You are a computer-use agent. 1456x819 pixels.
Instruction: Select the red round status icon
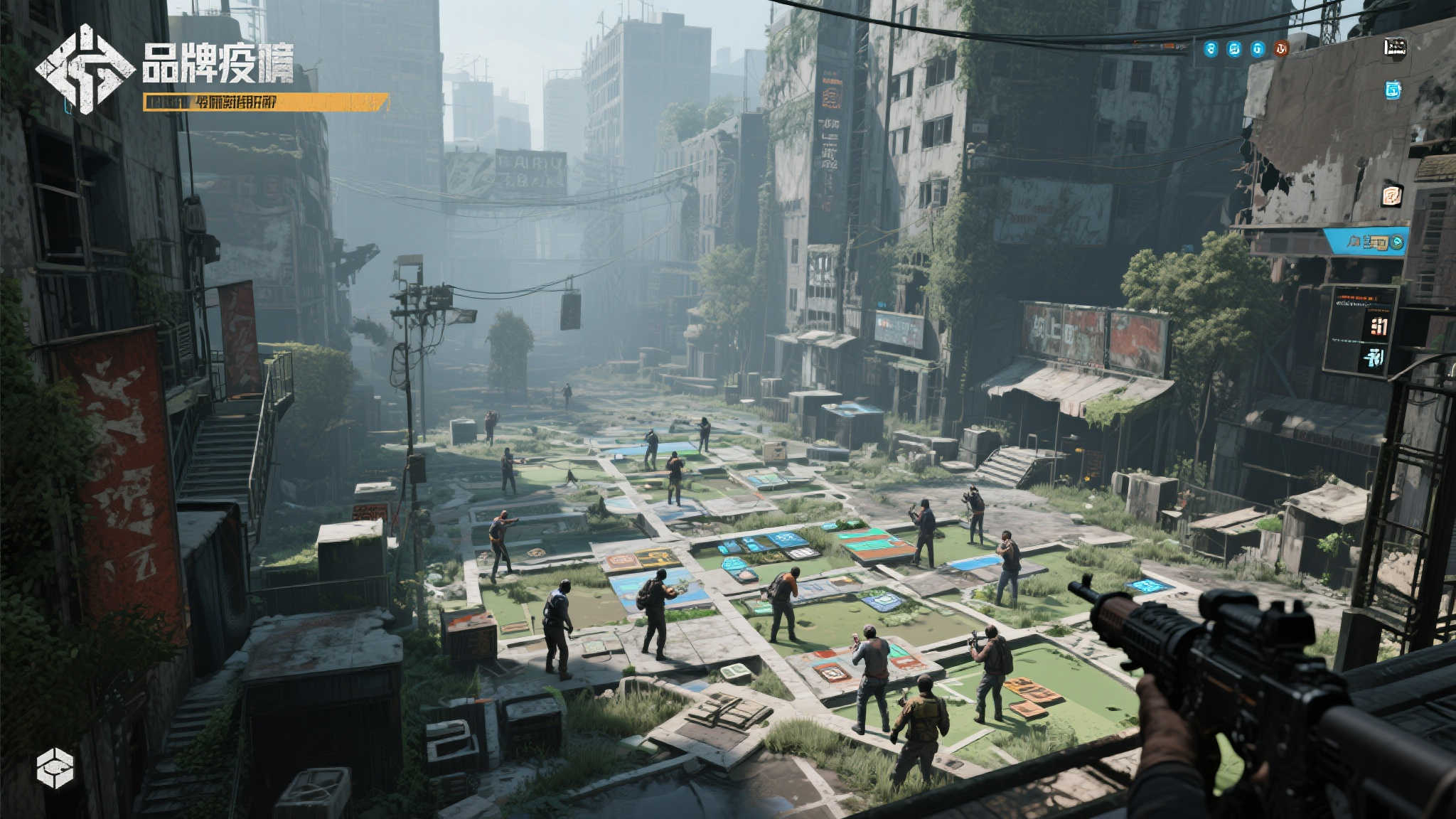(1281, 48)
